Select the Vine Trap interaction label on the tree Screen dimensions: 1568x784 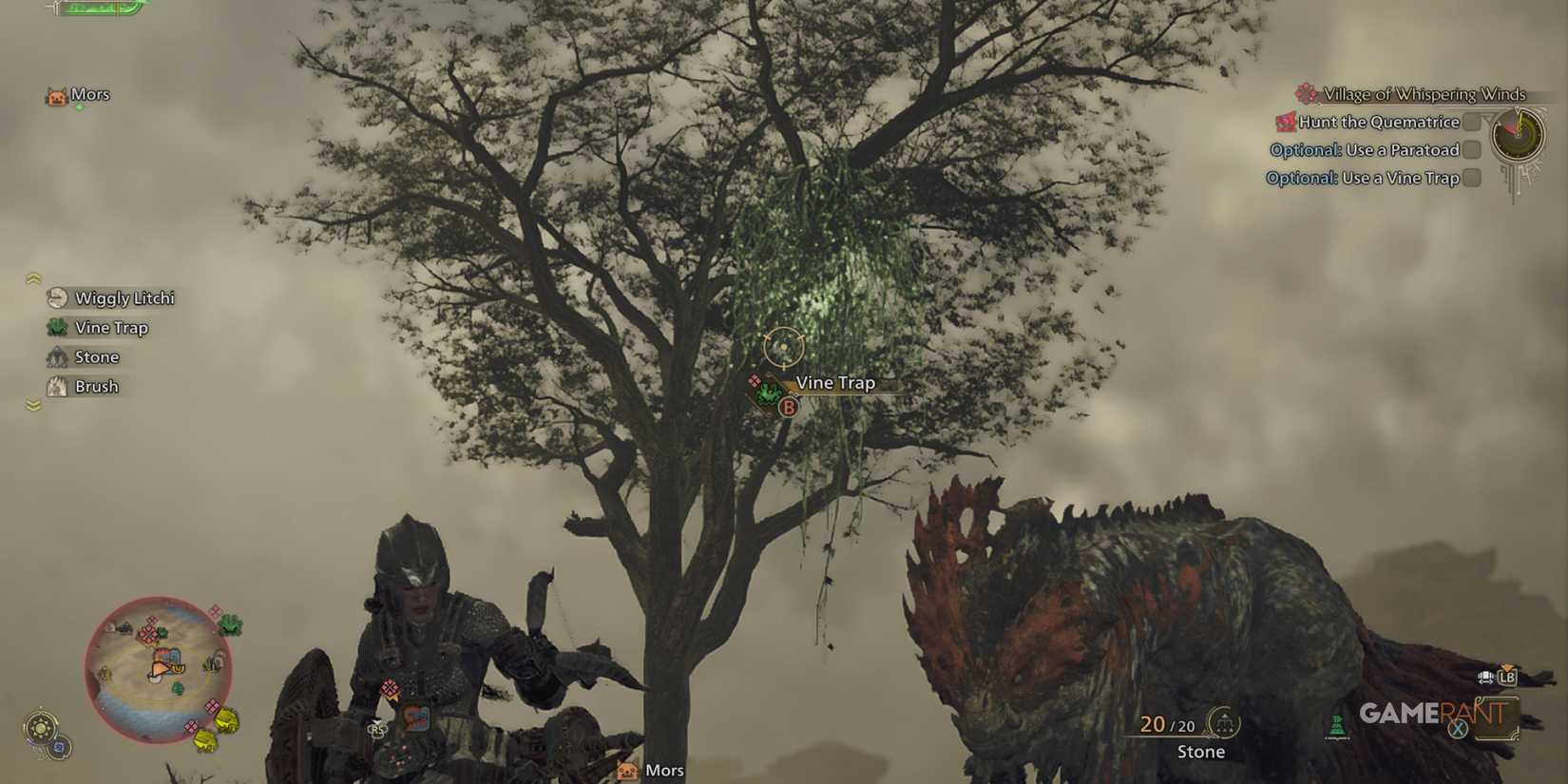click(834, 383)
